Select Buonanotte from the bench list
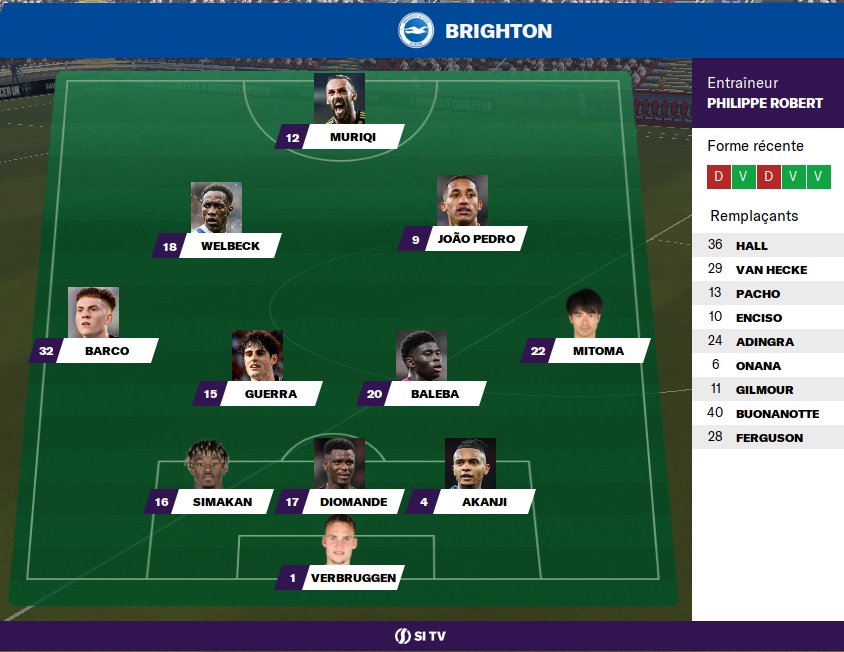Image resolution: width=844 pixels, height=652 pixels. click(x=767, y=413)
